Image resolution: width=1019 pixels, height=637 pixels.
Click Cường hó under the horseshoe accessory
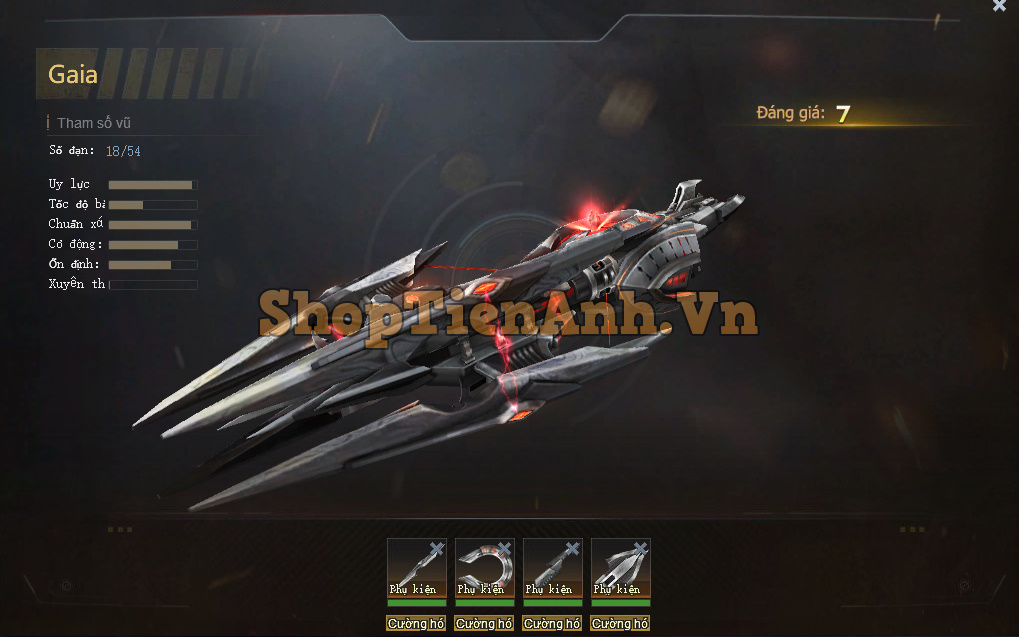(x=484, y=624)
